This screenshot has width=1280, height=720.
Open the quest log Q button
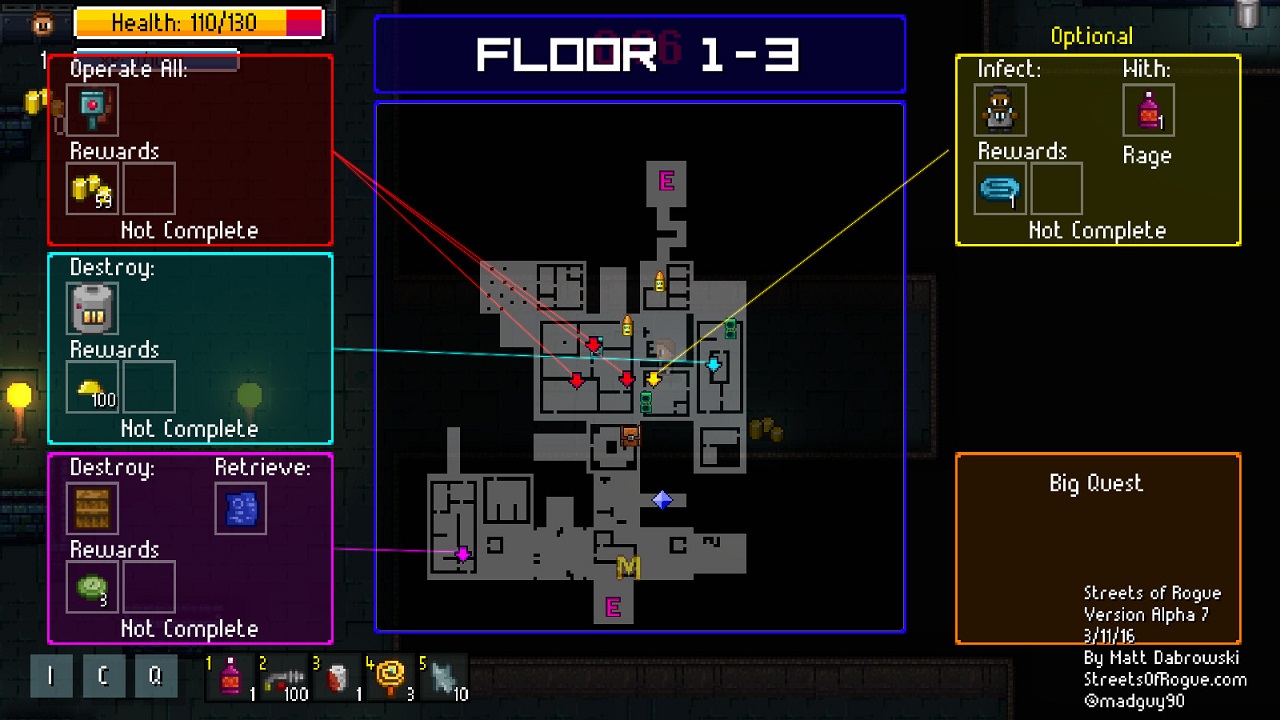(x=155, y=676)
